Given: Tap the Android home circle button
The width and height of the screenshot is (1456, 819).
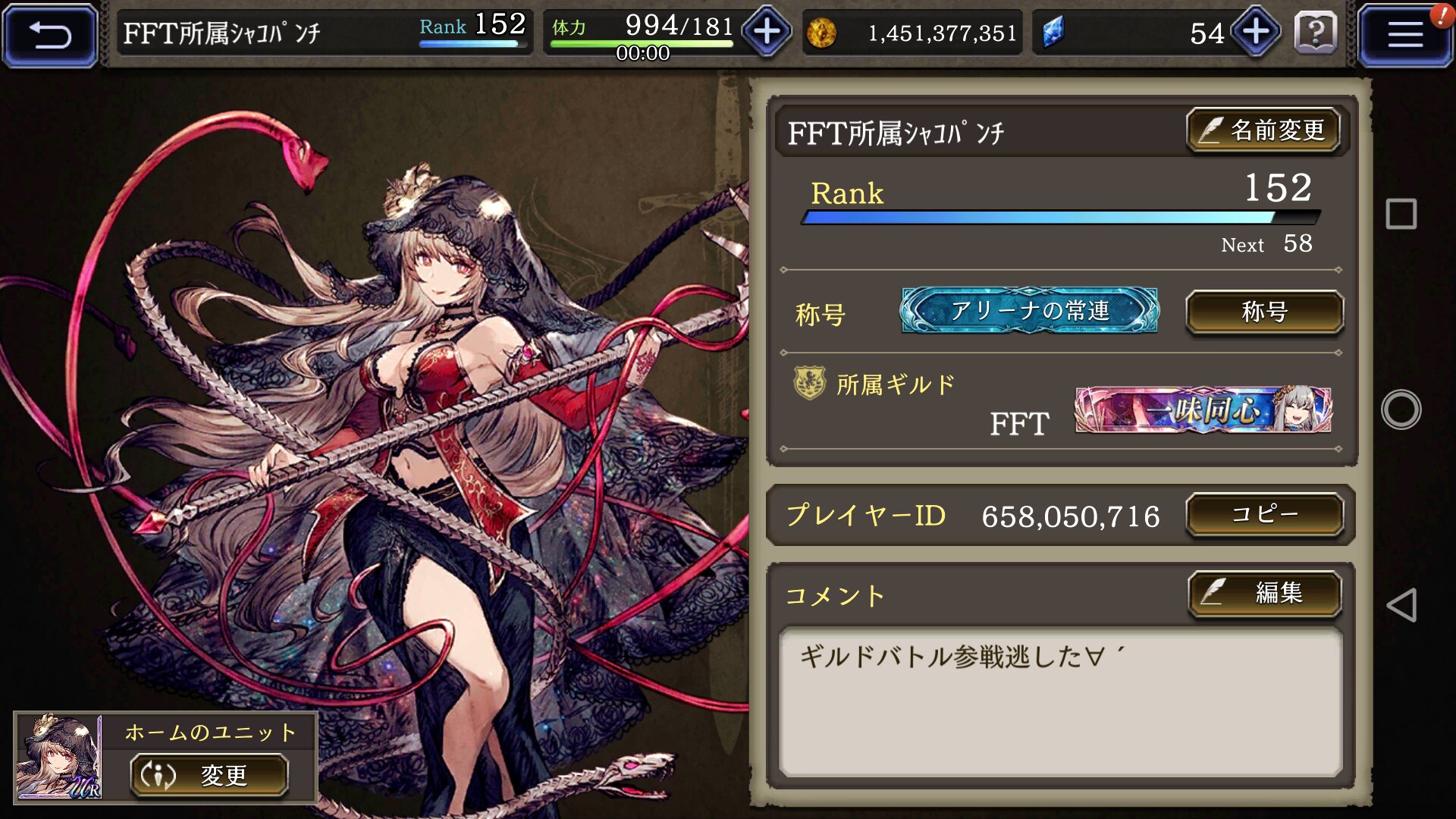Looking at the screenshot, I should click(1401, 409).
